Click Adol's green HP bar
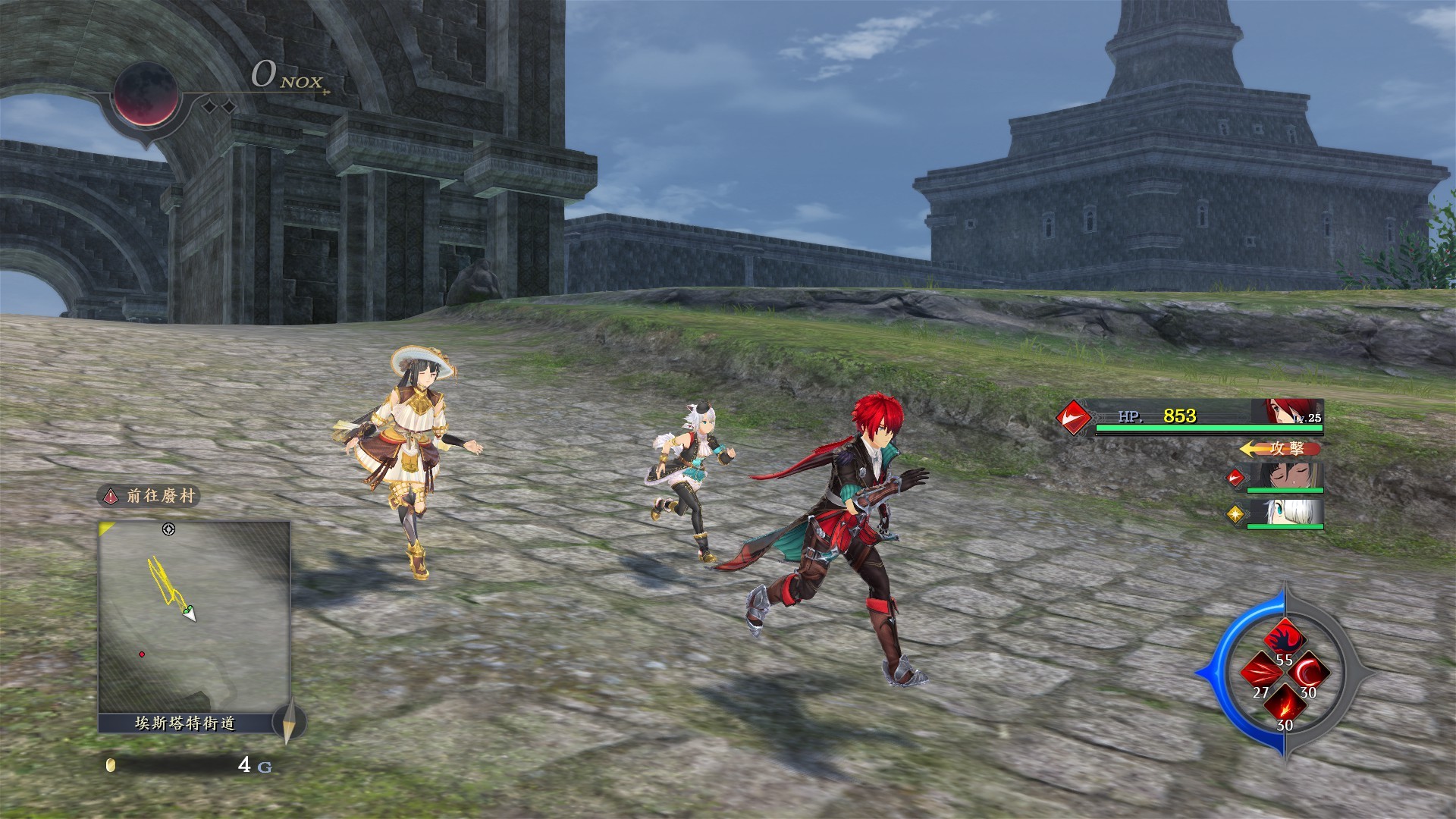 [x=1209, y=428]
